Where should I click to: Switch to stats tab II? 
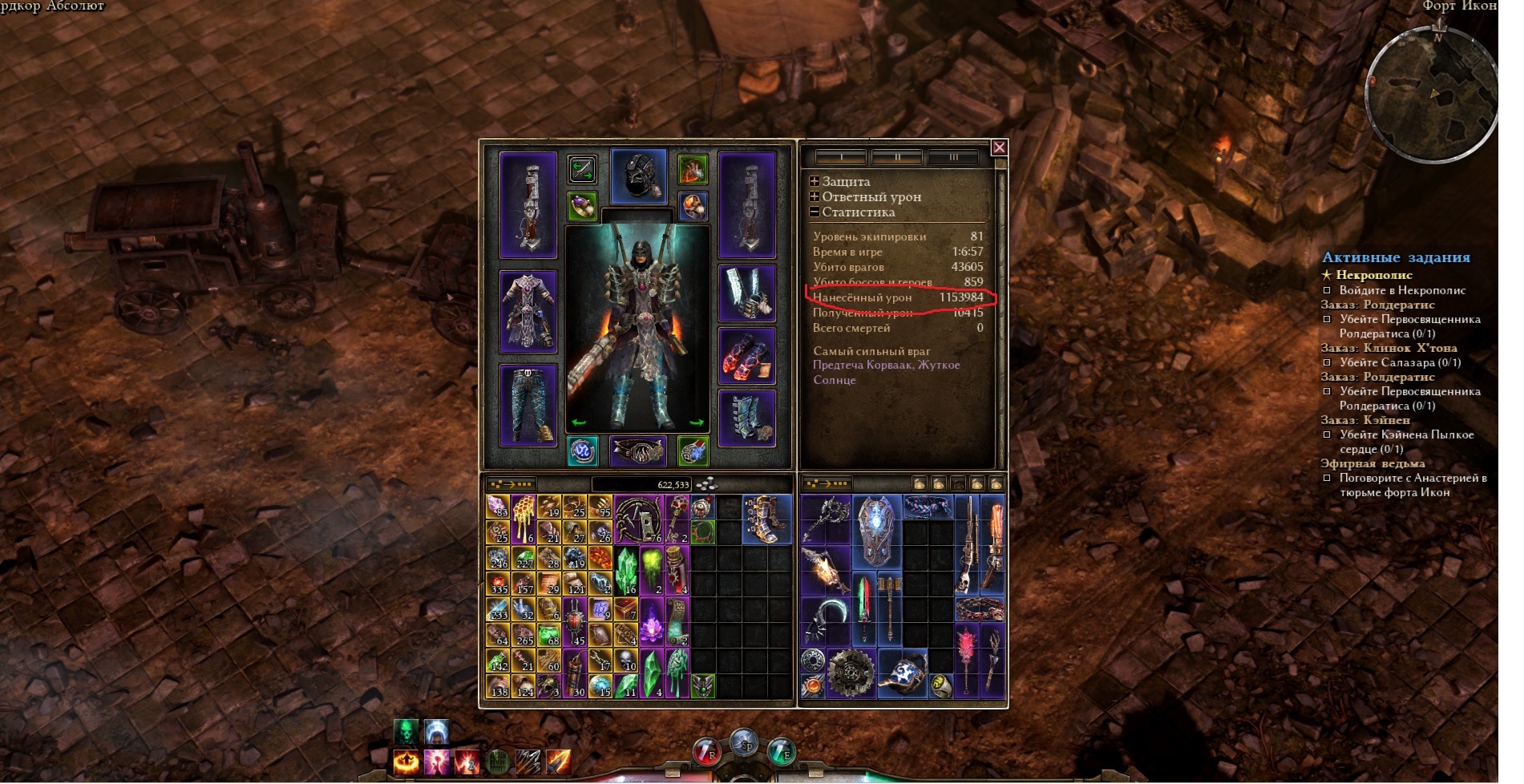(x=897, y=158)
